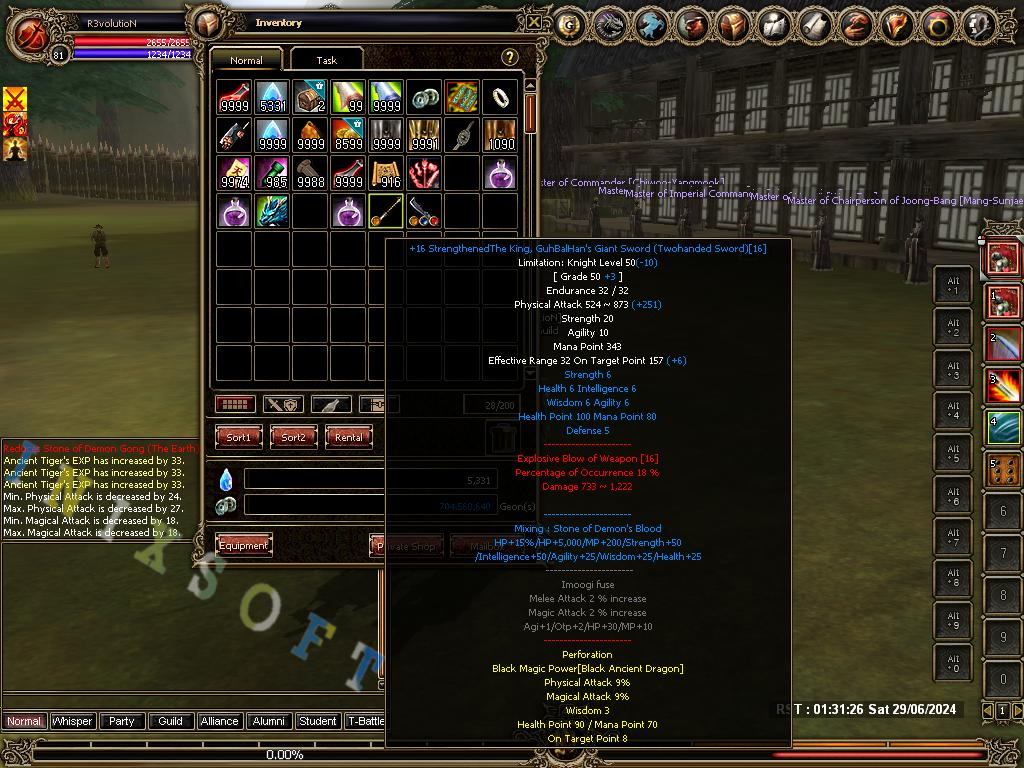Choose the scroll item with 916 count
This screenshot has height=768, width=1024.
(x=386, y=173)
